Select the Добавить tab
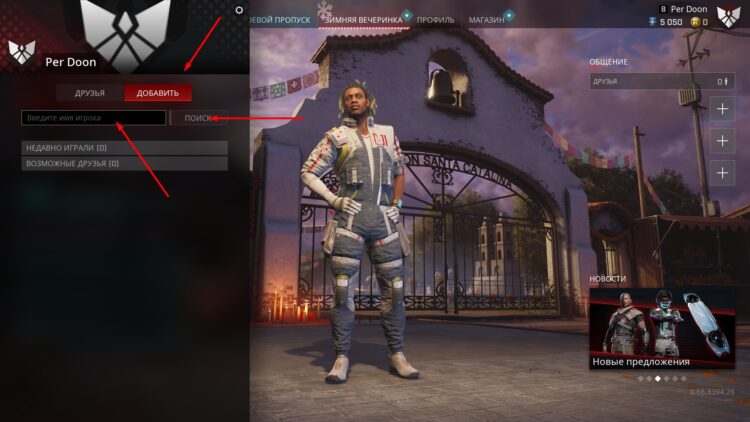This screenshot has width=750, height=422. coord(158,93)
